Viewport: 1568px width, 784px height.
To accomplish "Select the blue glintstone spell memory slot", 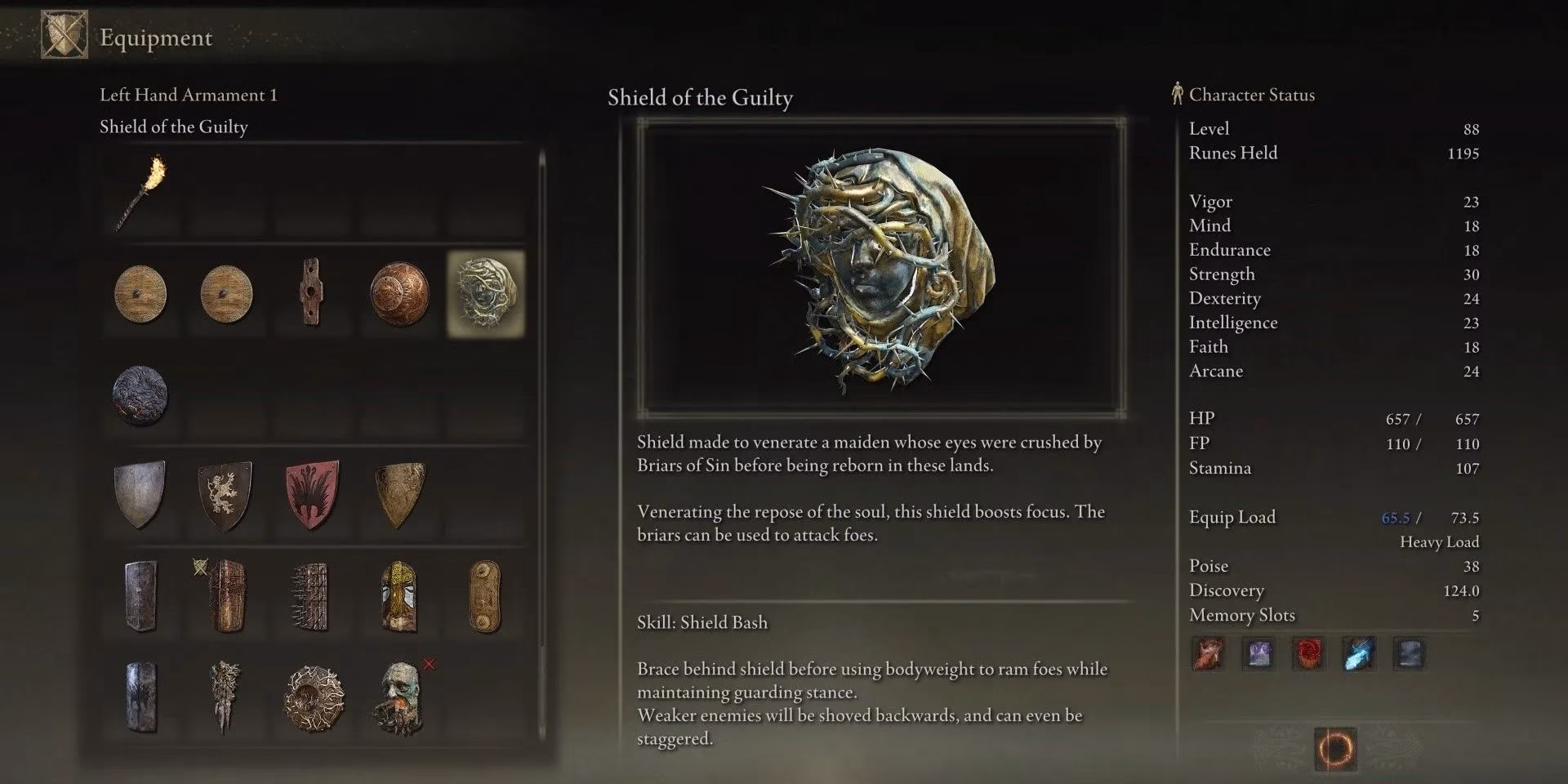I will tap(1359, 653).
